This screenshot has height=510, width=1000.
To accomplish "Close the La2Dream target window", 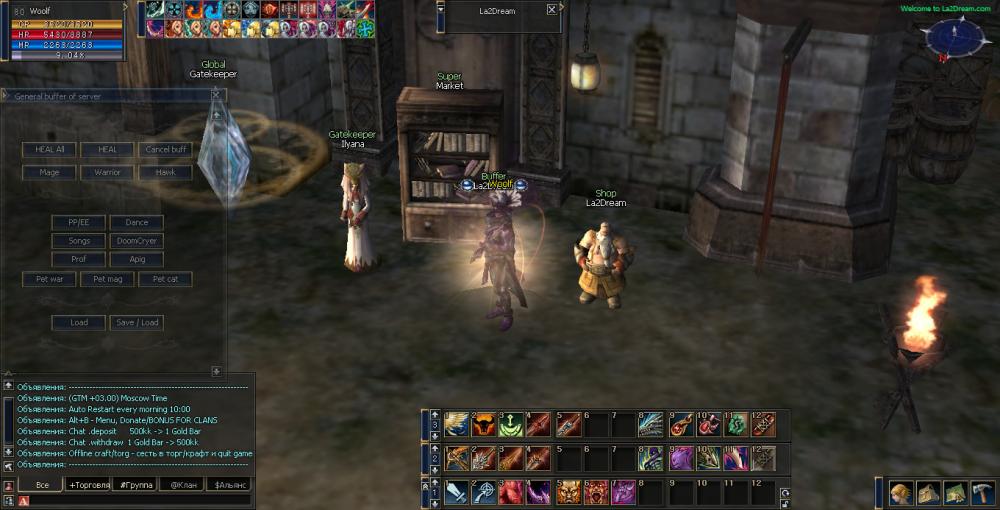I will 552,9.
